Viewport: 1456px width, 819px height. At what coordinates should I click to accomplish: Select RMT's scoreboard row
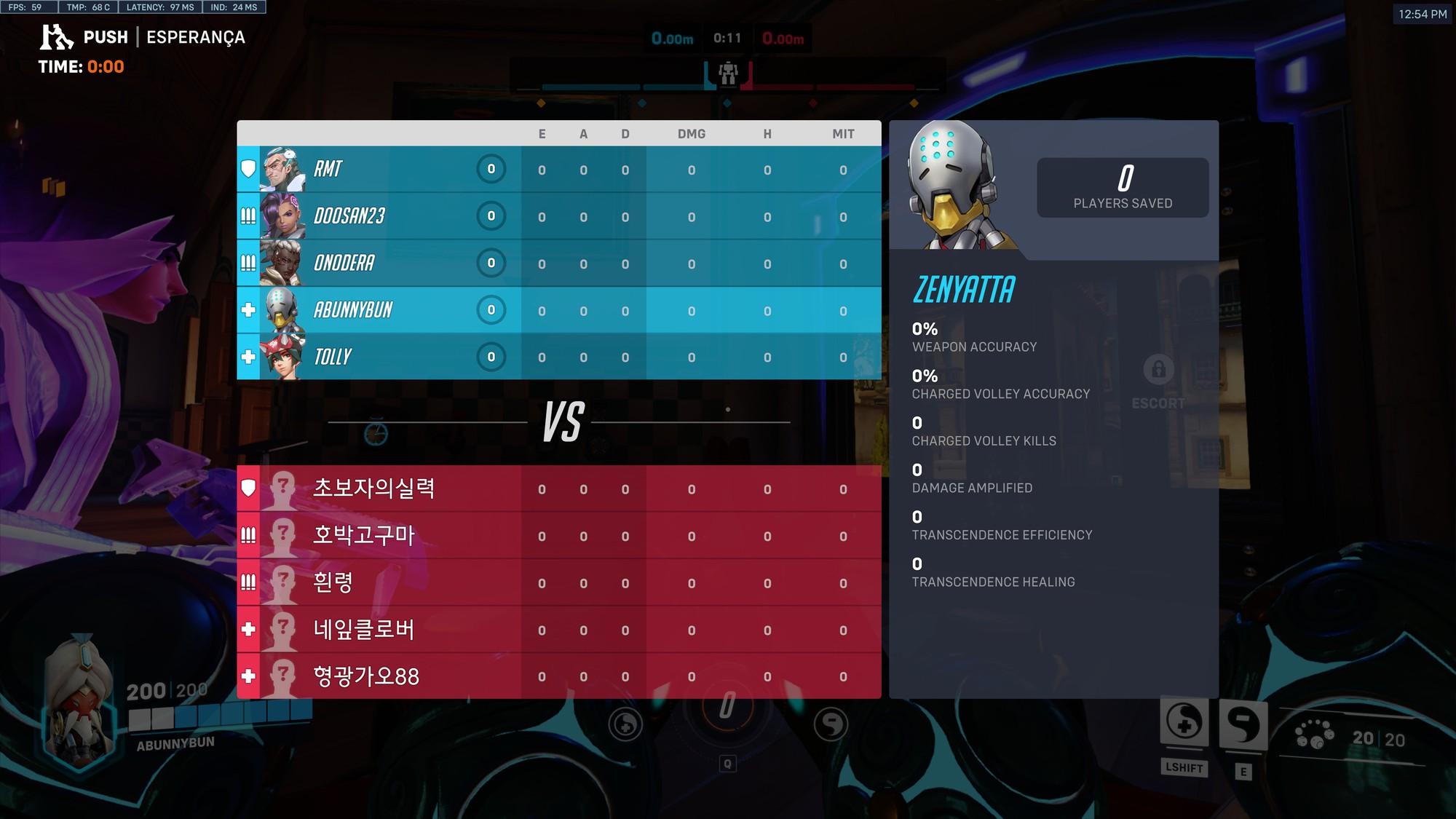coord(558,169)
